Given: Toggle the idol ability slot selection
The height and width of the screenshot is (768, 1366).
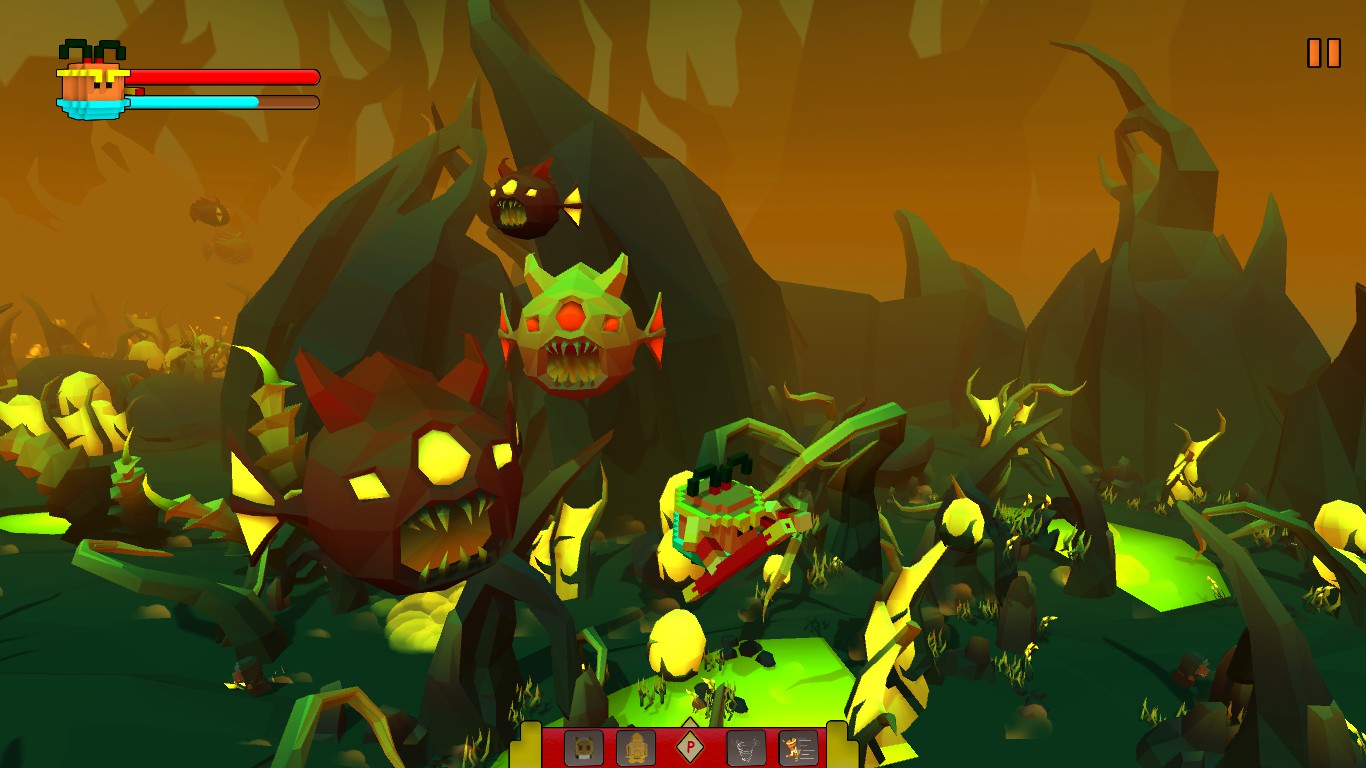Looking at the screenshot, I should tap(635, 747).
